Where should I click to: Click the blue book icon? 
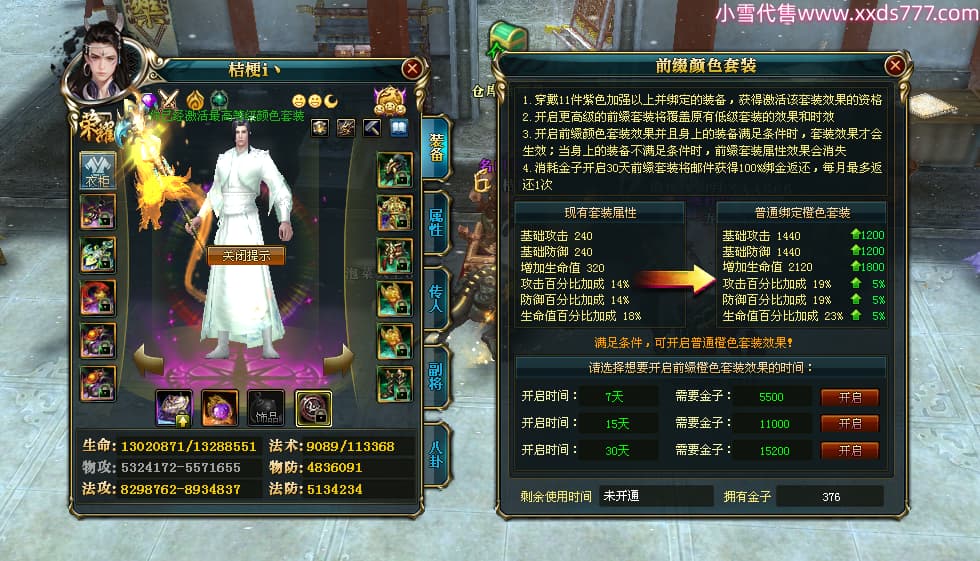pos(399,128)
